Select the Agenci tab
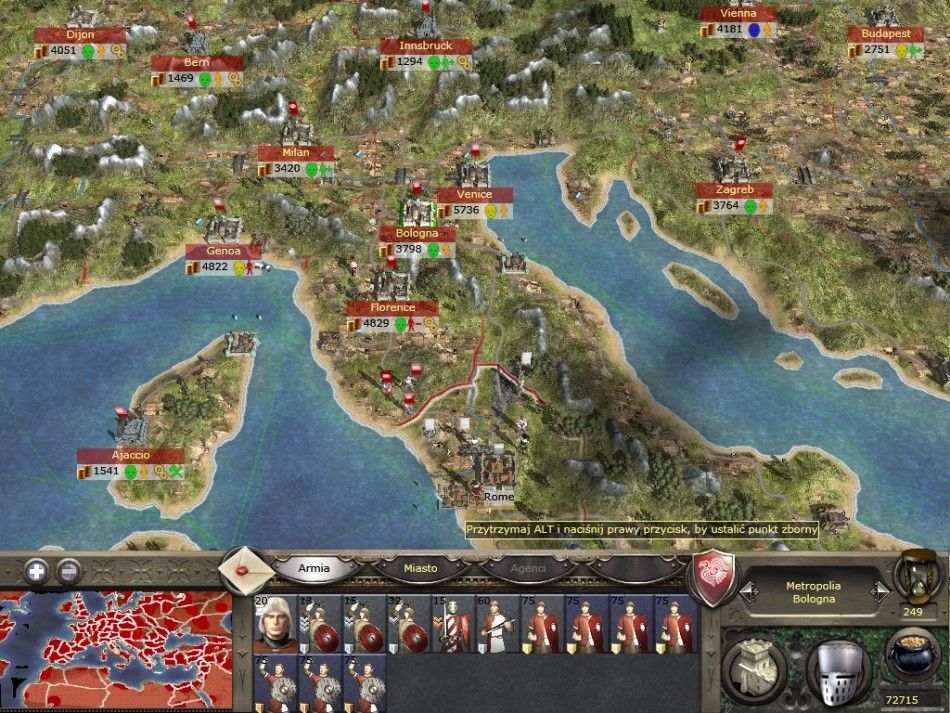 (x=527, y=568)
